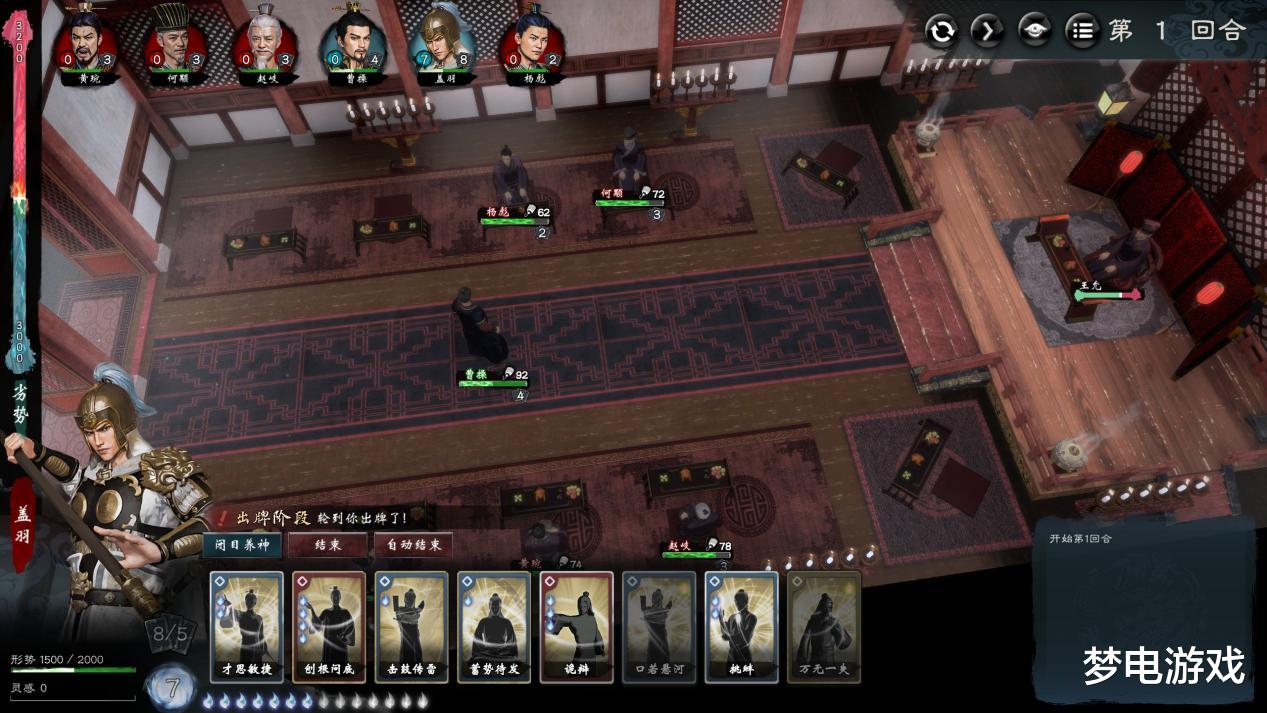
Task: Toggle the 自动结束 auto-end button
Action: click(x=413, y=545)
